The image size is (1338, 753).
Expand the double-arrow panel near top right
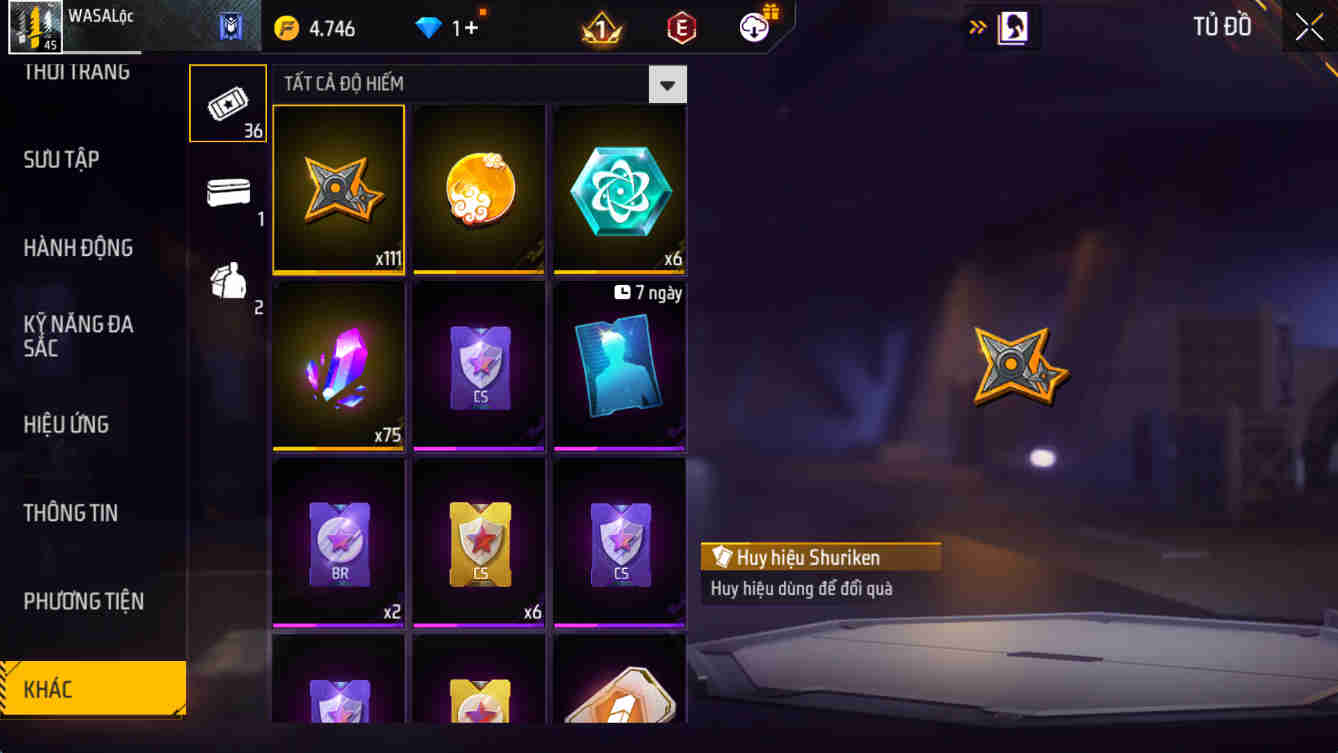click(x=978, y=27)
